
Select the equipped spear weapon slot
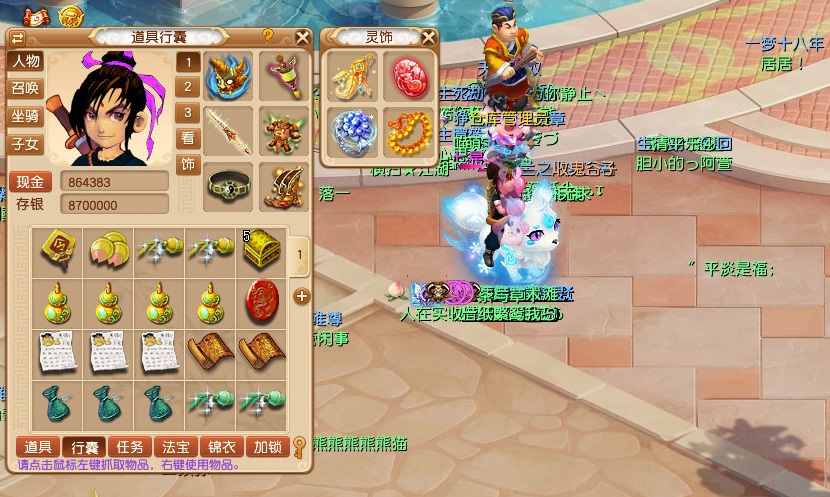click(228, 129)
